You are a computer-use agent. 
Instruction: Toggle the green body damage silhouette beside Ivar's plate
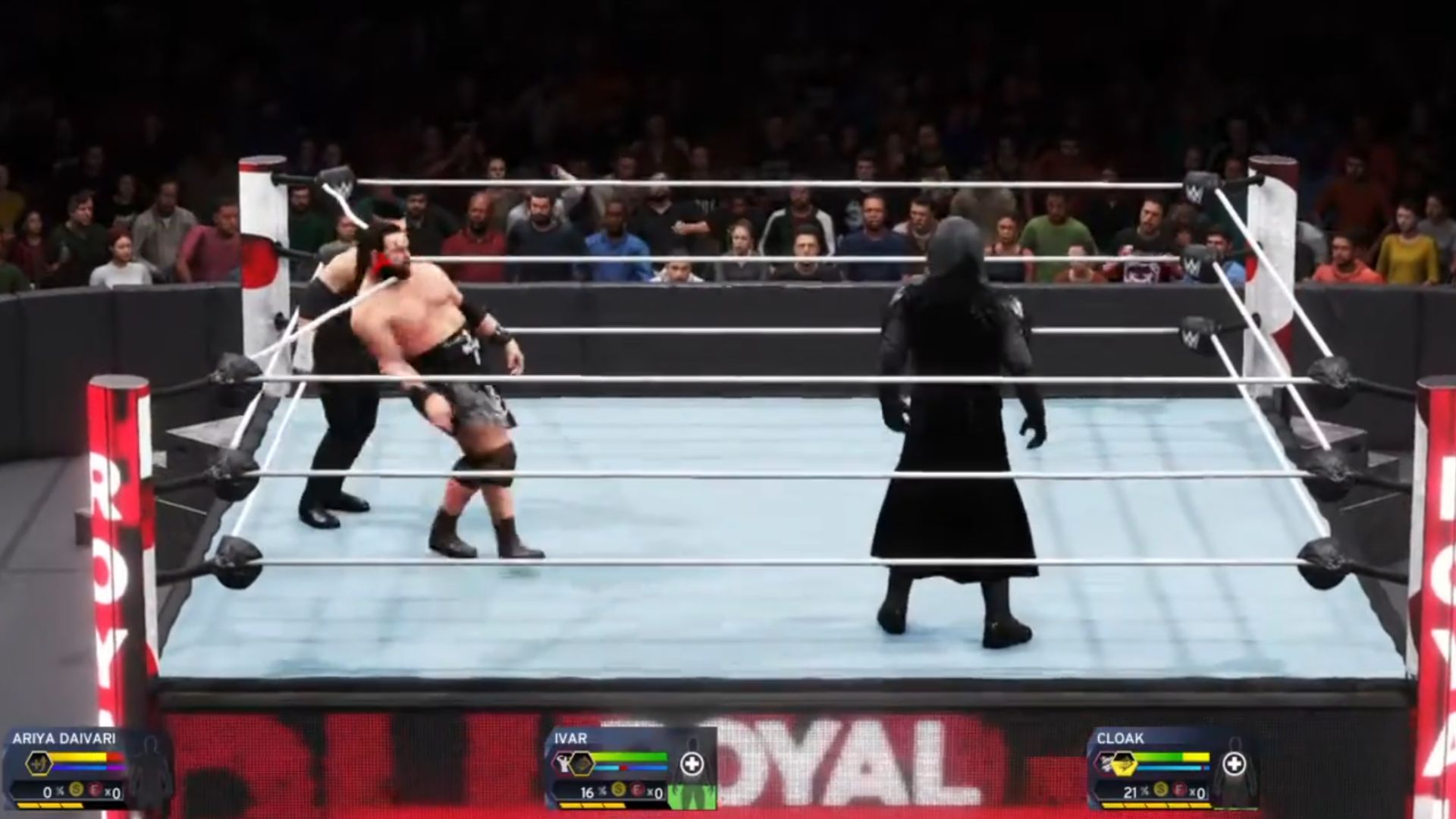(691, 796)
